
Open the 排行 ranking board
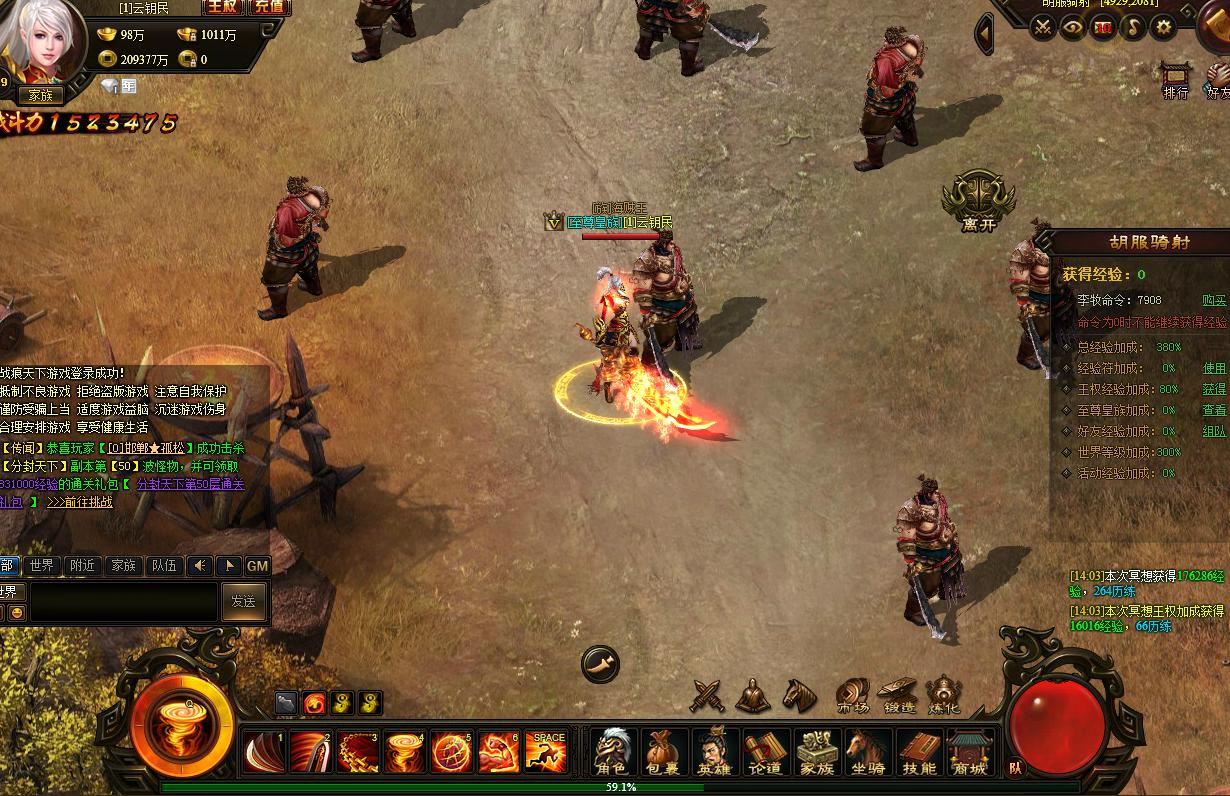1176,81
